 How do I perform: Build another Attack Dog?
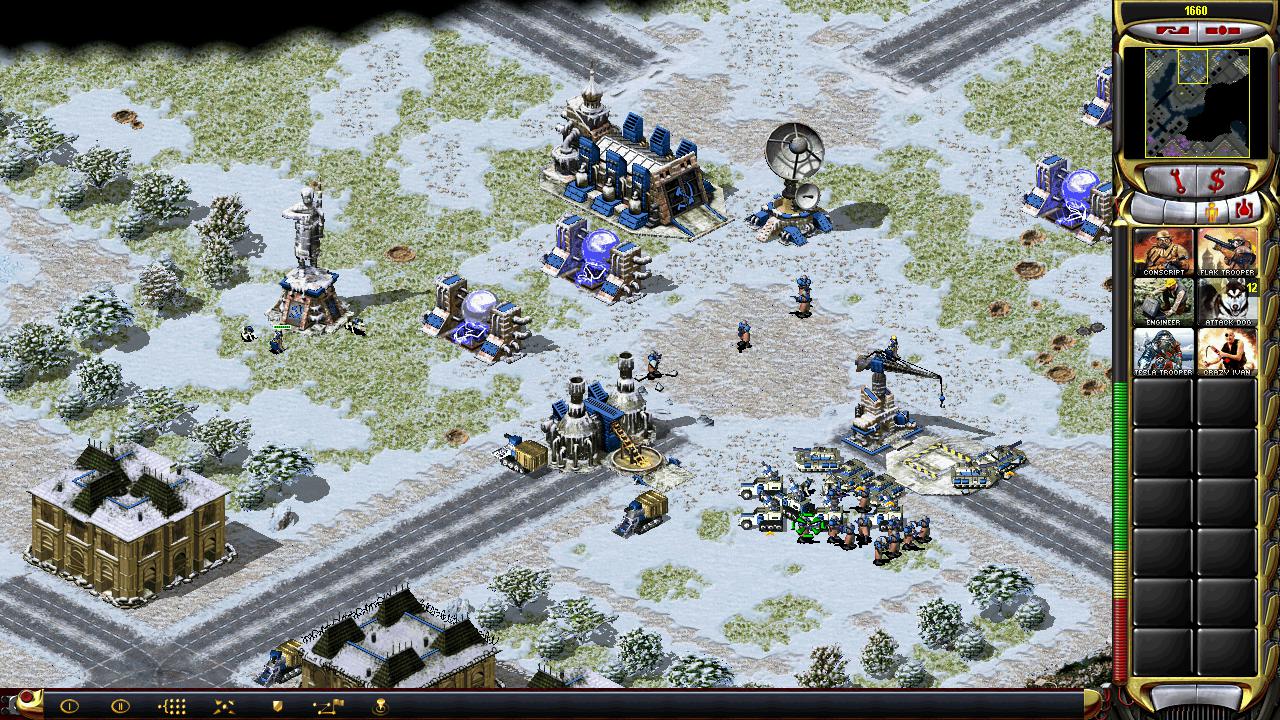pos(1227,301)
